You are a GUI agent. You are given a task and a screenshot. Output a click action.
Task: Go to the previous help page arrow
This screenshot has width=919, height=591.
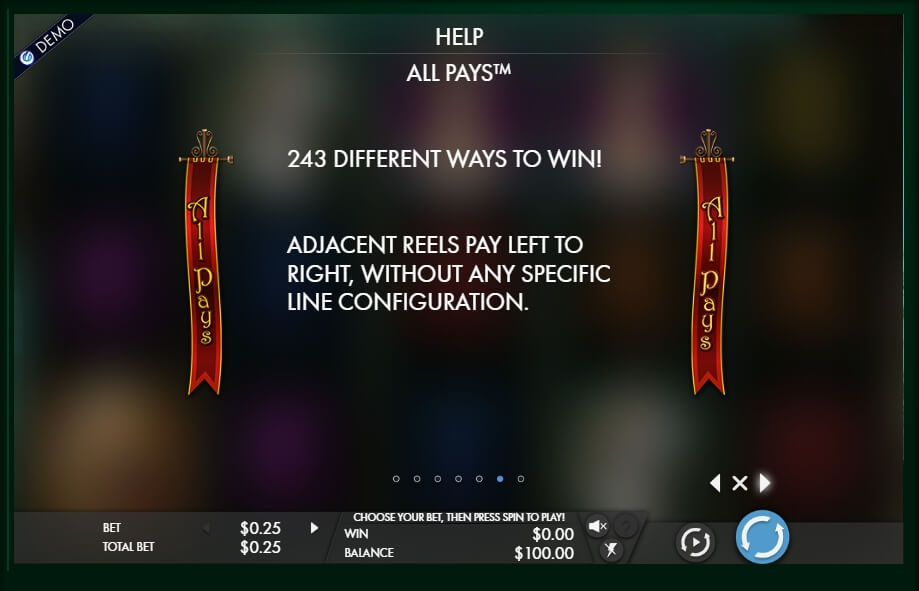pyautogui.click(x=714, y=484)
